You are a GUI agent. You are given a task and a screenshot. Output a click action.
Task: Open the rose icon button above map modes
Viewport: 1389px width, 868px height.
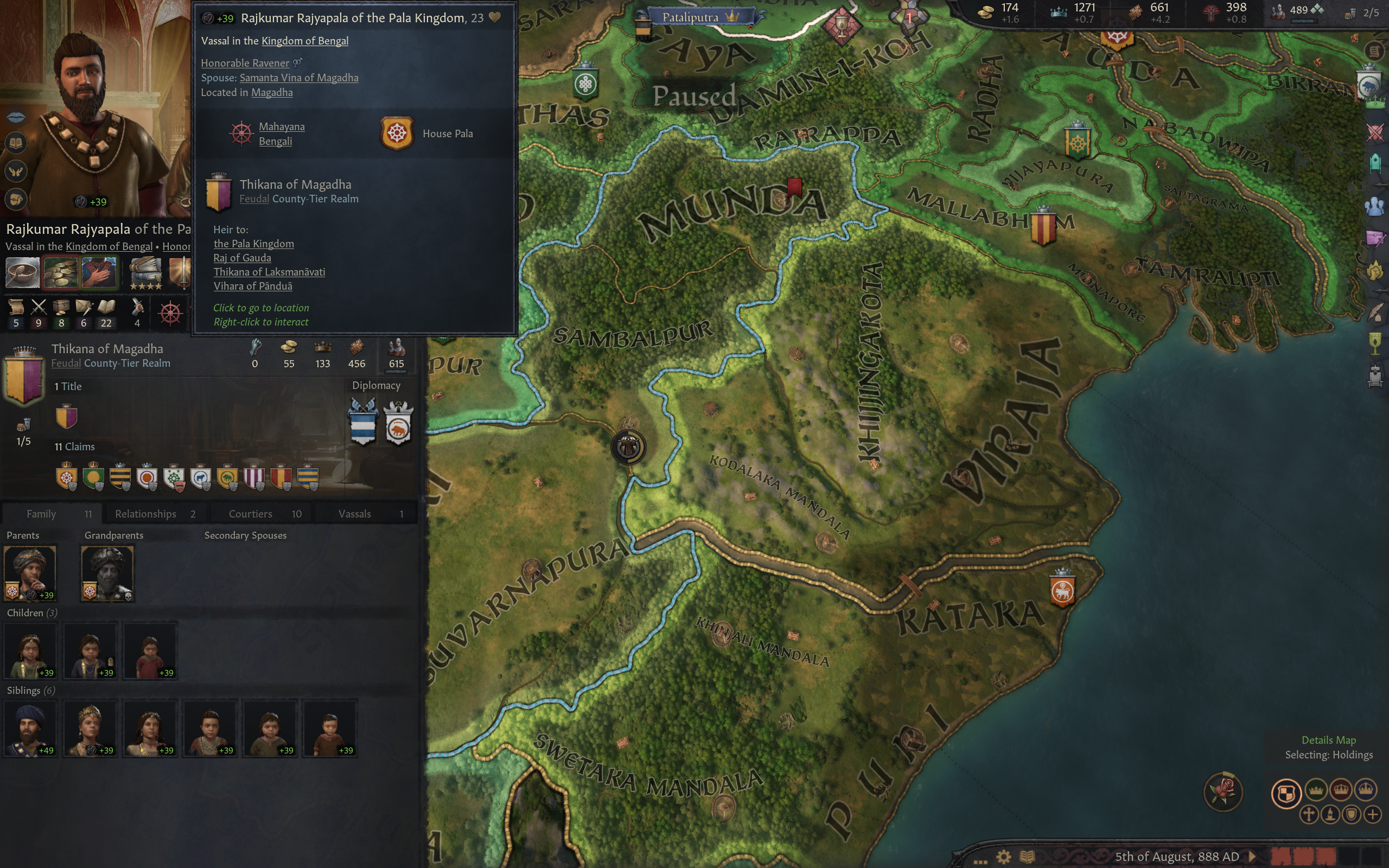click(x=1222, y=791)
